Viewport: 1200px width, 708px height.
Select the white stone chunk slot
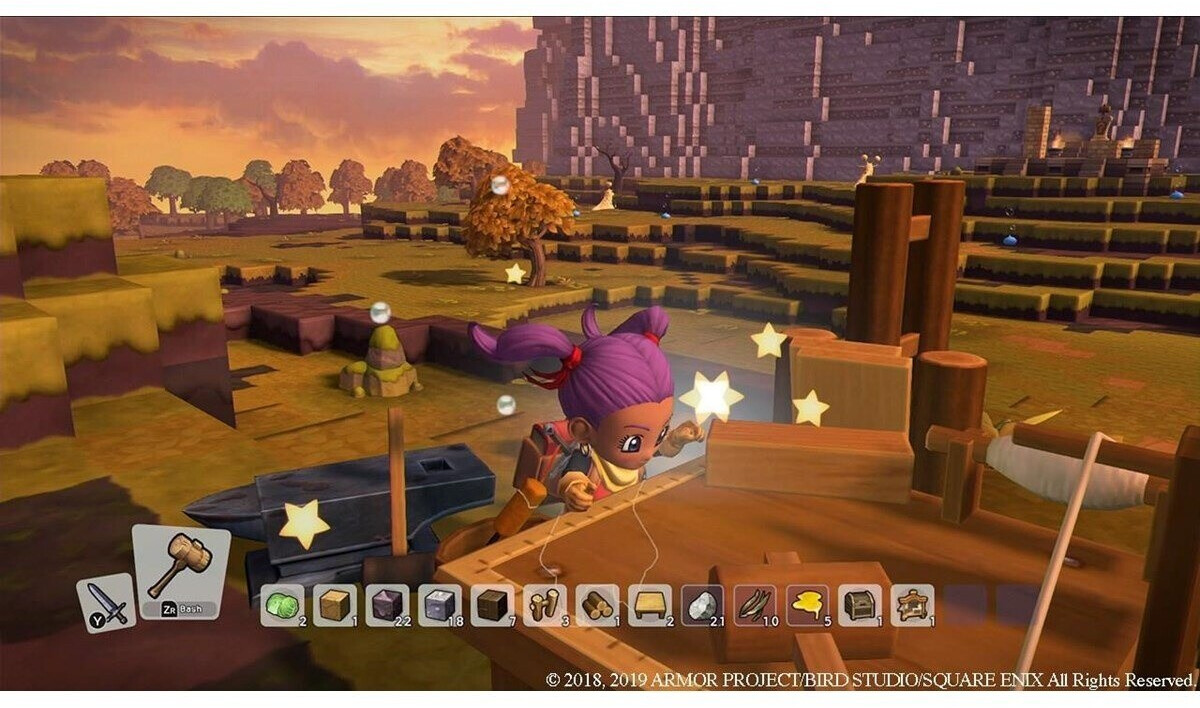coord(703,605)
